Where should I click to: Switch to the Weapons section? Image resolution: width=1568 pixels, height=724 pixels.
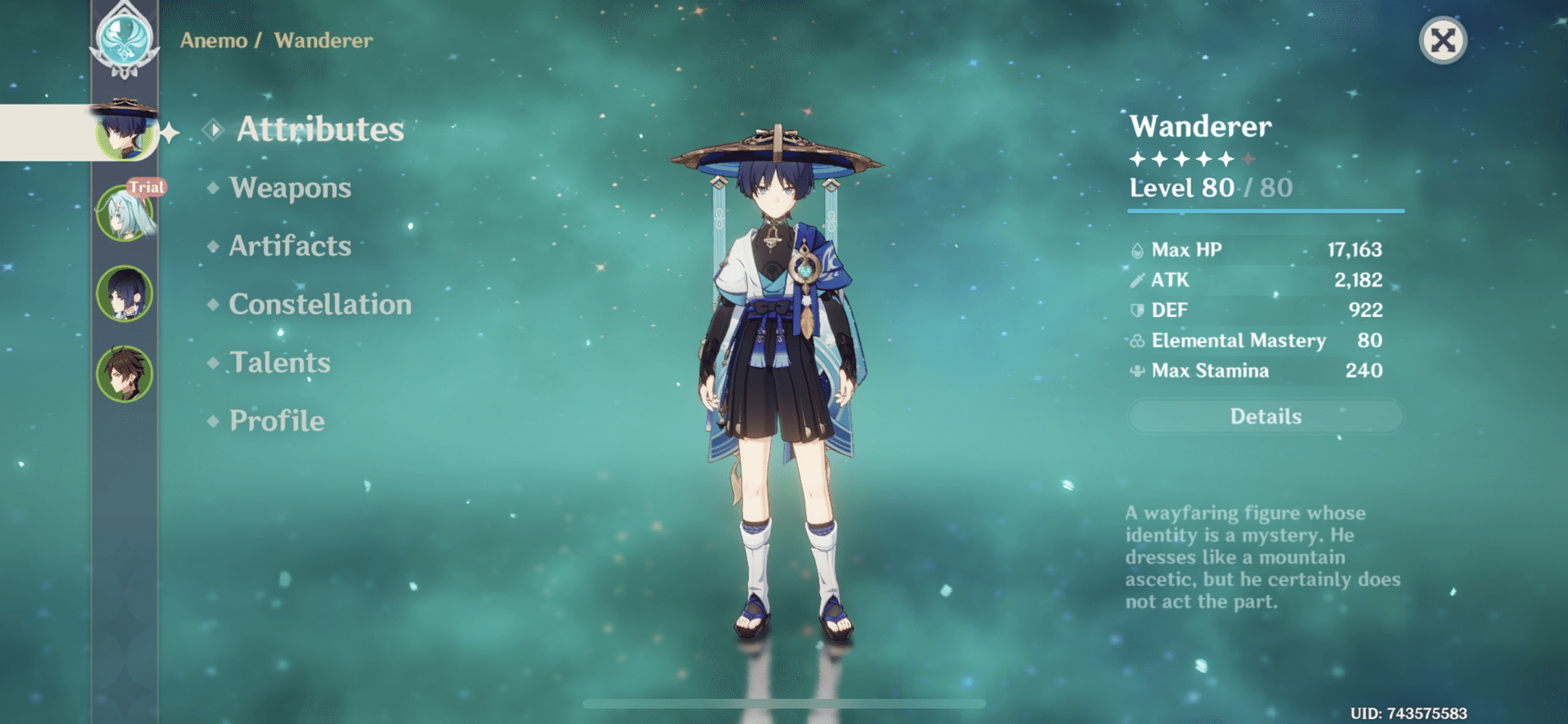(290, 188)
